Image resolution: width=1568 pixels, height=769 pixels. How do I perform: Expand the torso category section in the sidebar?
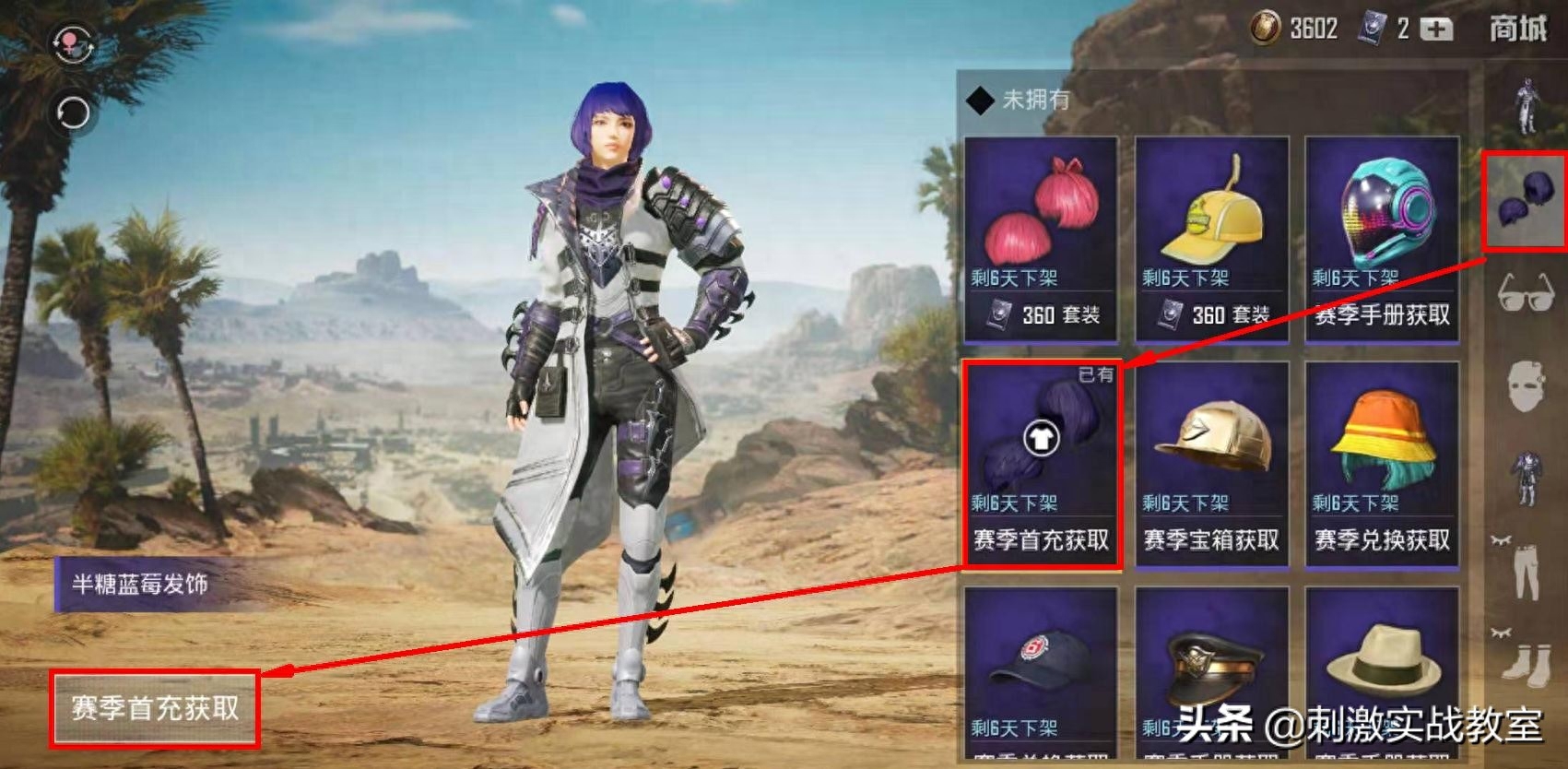pos(1530,475)
